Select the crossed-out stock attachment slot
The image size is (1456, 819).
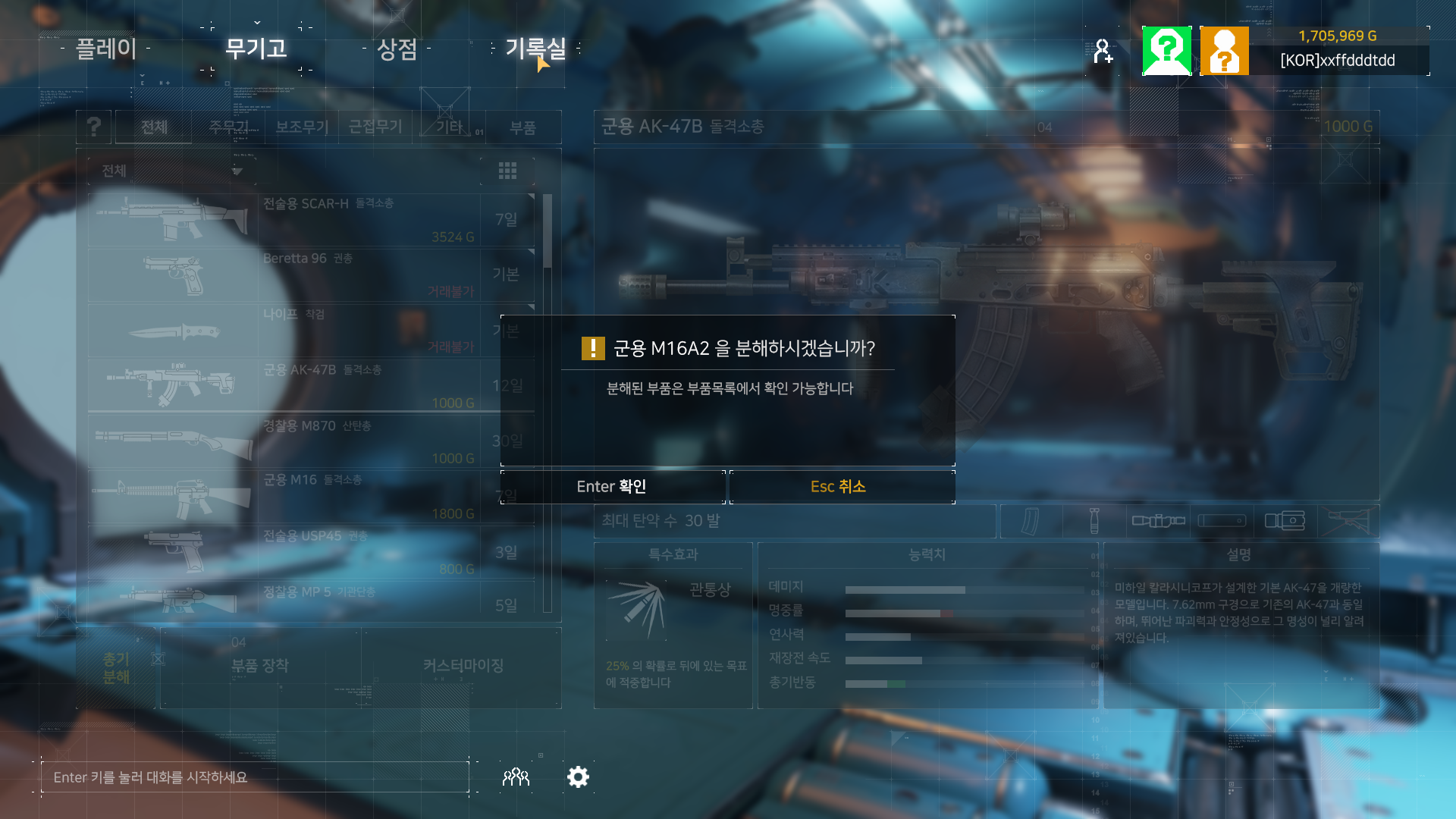point(1348,521)
